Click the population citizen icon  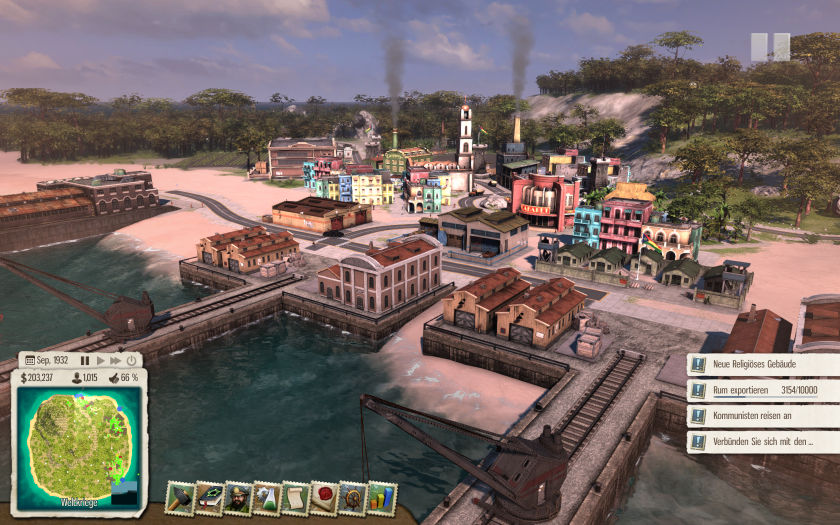pyautogui.click(x=76, y=378)
